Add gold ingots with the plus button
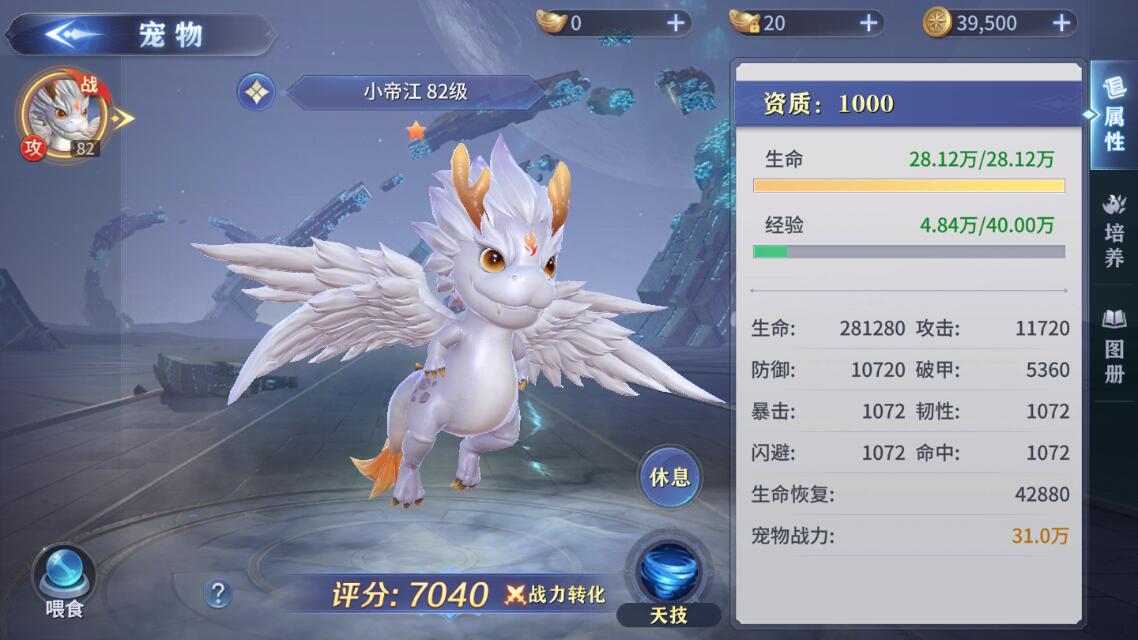Image resolution: width=1138 pixels, height=640 pixels. 676,23
